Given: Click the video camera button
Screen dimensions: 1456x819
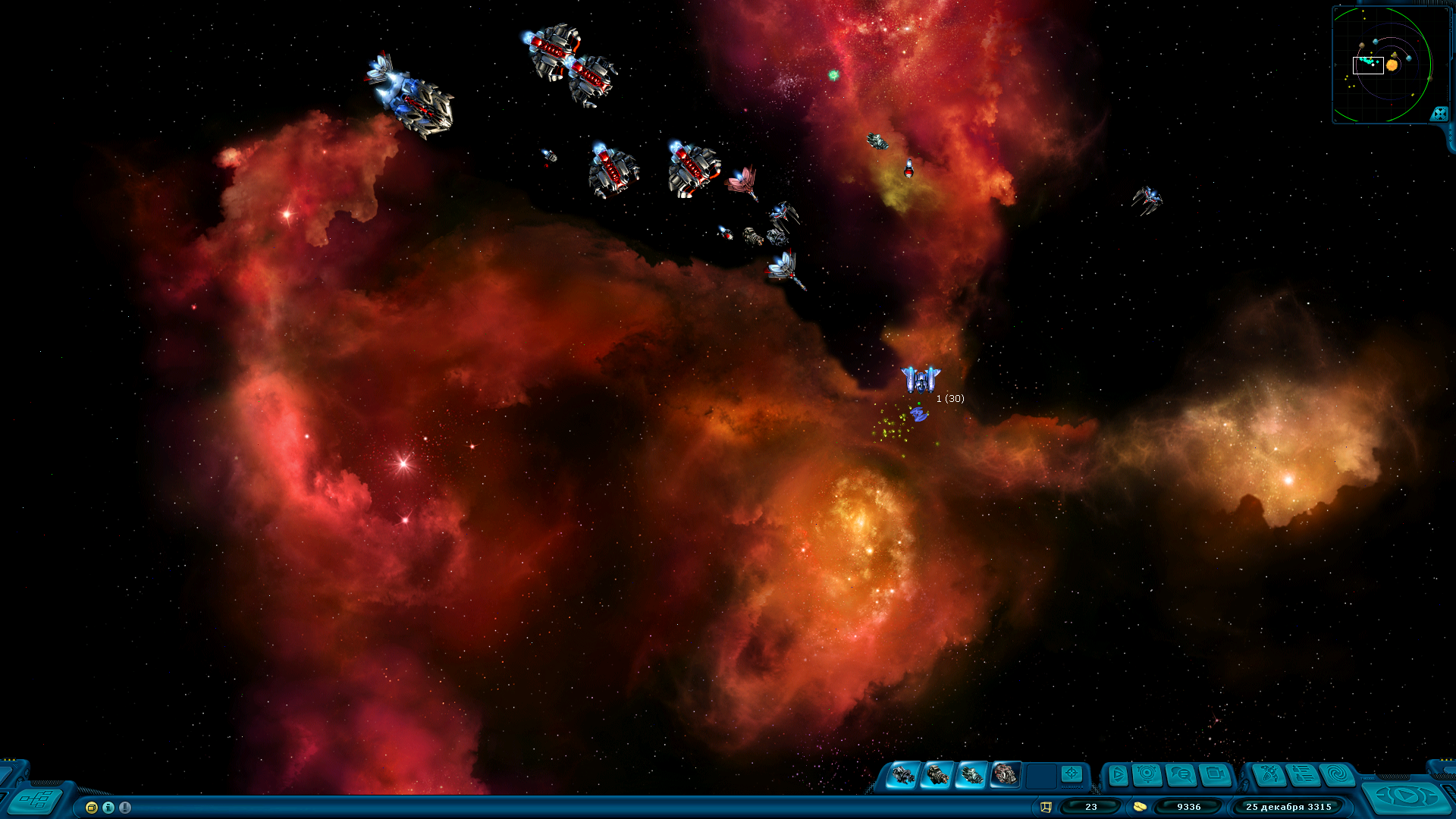Looking at the screenshot, I should coord(1215,775).
